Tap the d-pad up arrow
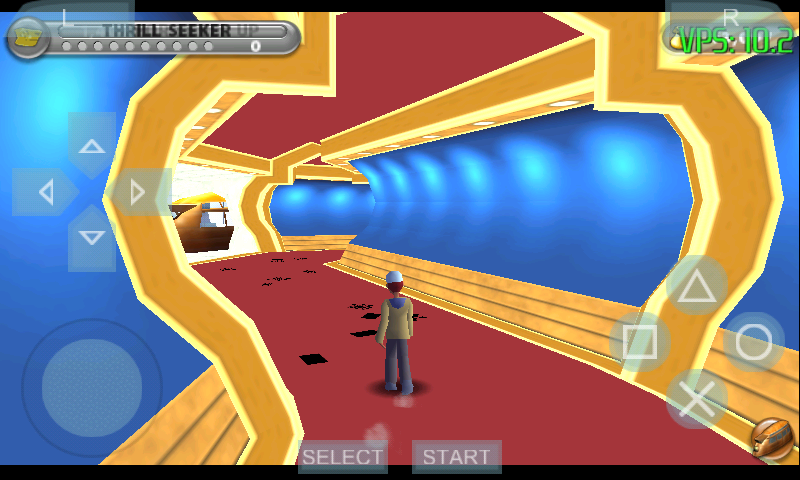The width and height of the screenshot is (800, 480). tap(92, 146)
